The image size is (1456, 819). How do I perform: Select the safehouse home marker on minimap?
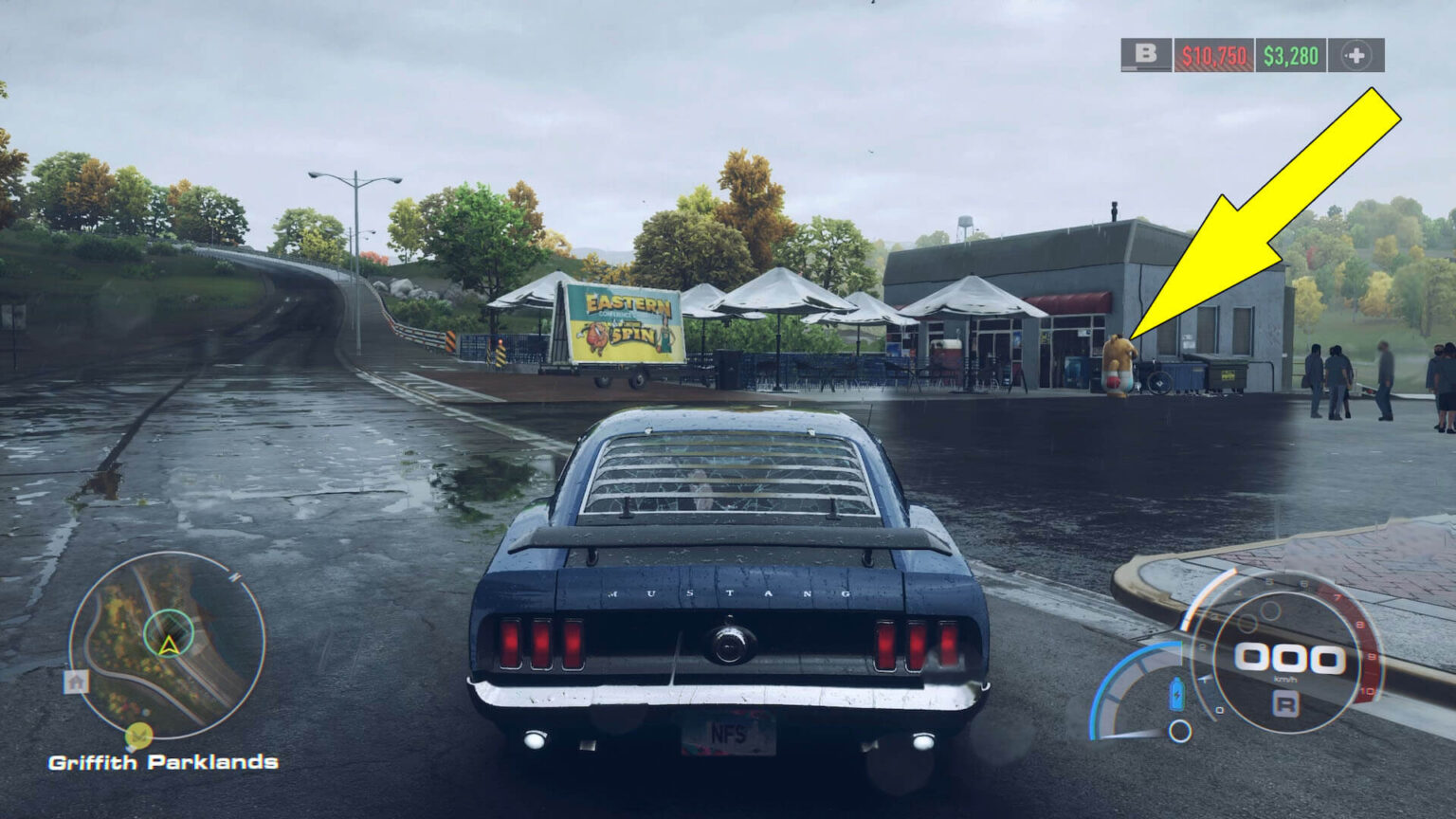pyautogui.click(x=76, y=681)
